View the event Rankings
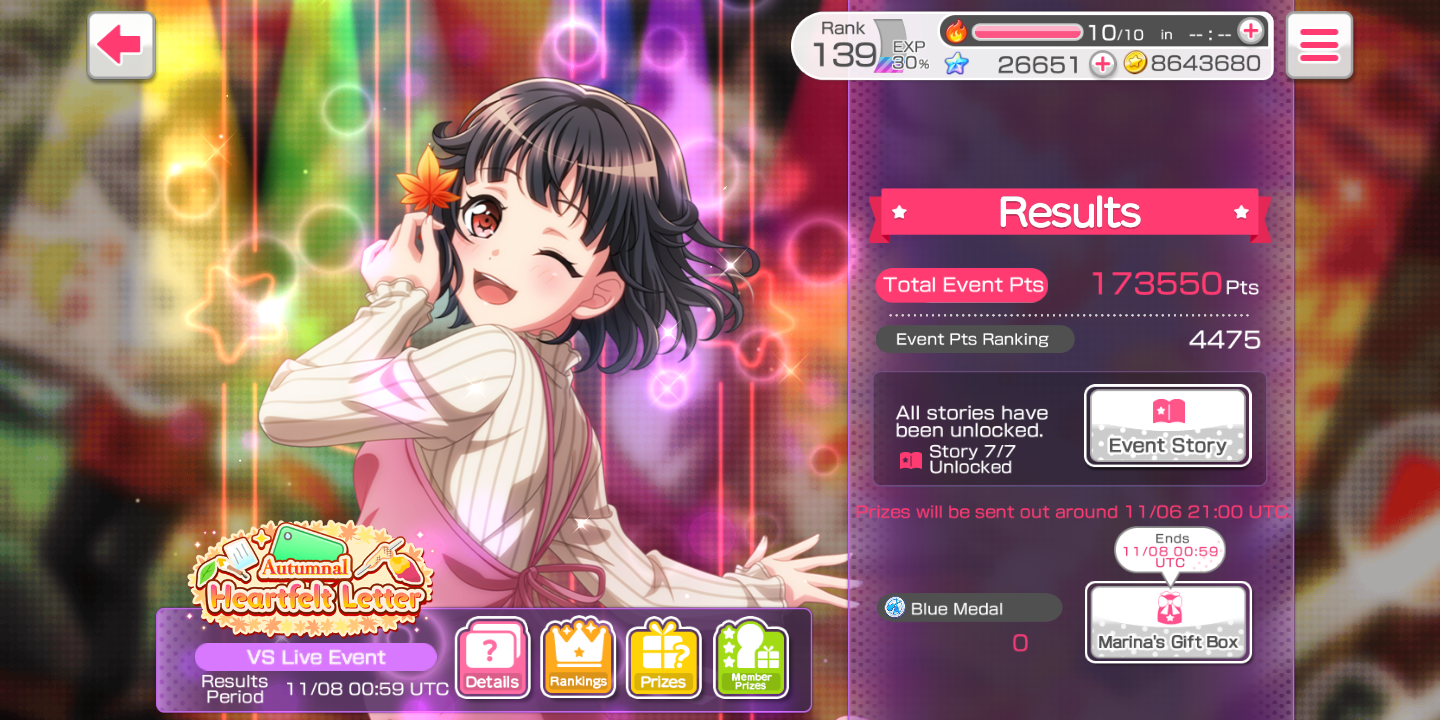The height and width of the screenshot is (720, 1440). pos(578,660)
